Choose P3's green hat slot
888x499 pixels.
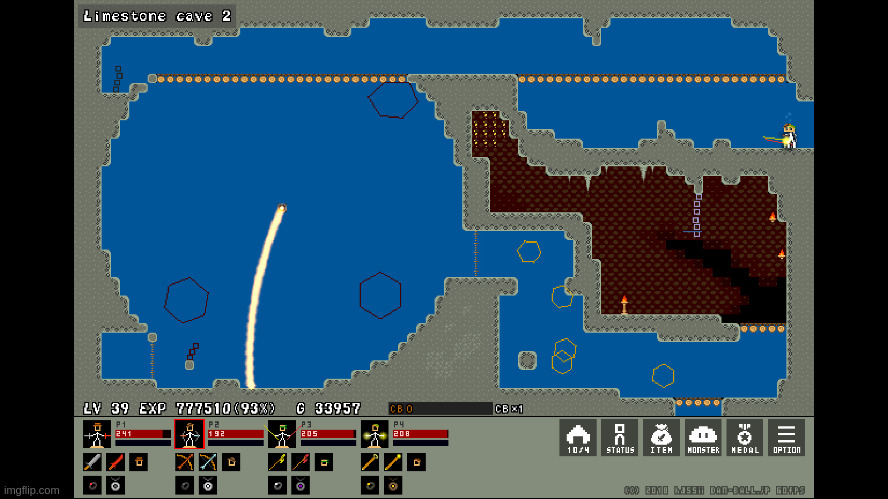323,462
